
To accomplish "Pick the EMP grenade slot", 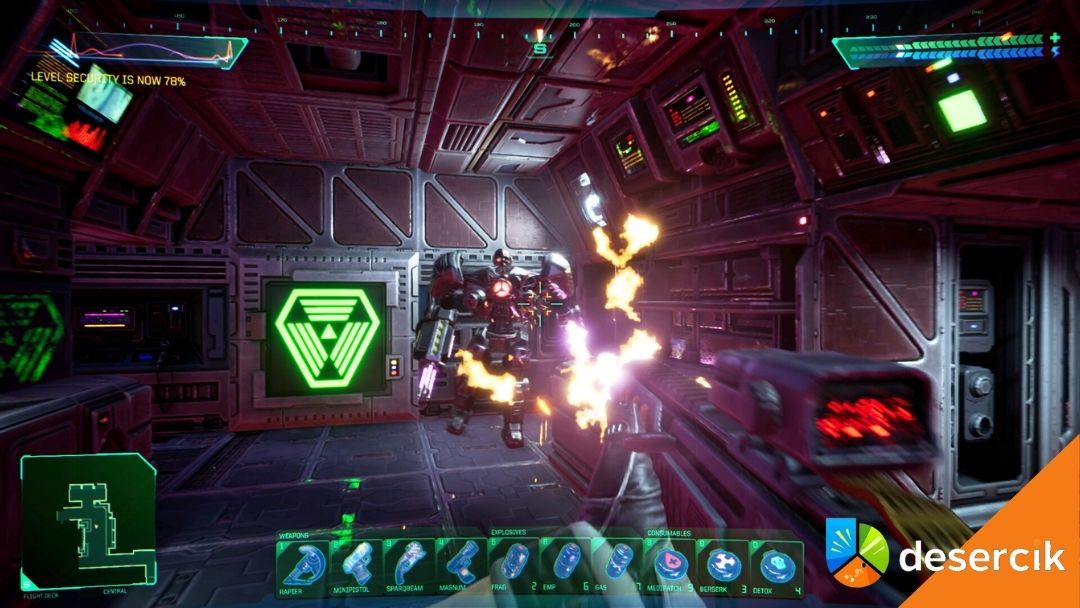I will [x=566, y=565].
